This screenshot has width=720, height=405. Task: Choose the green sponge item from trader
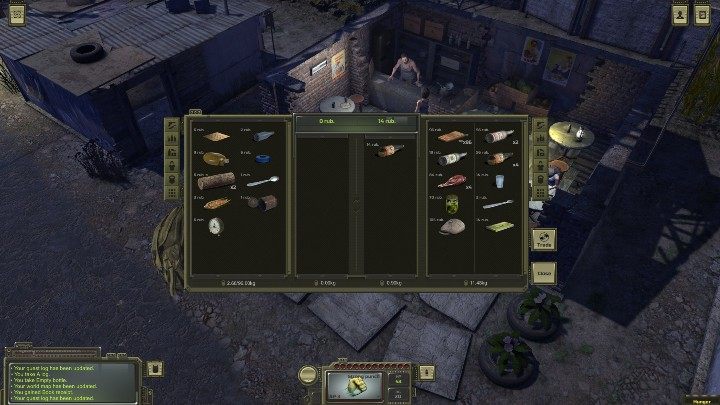coord(497,226)
